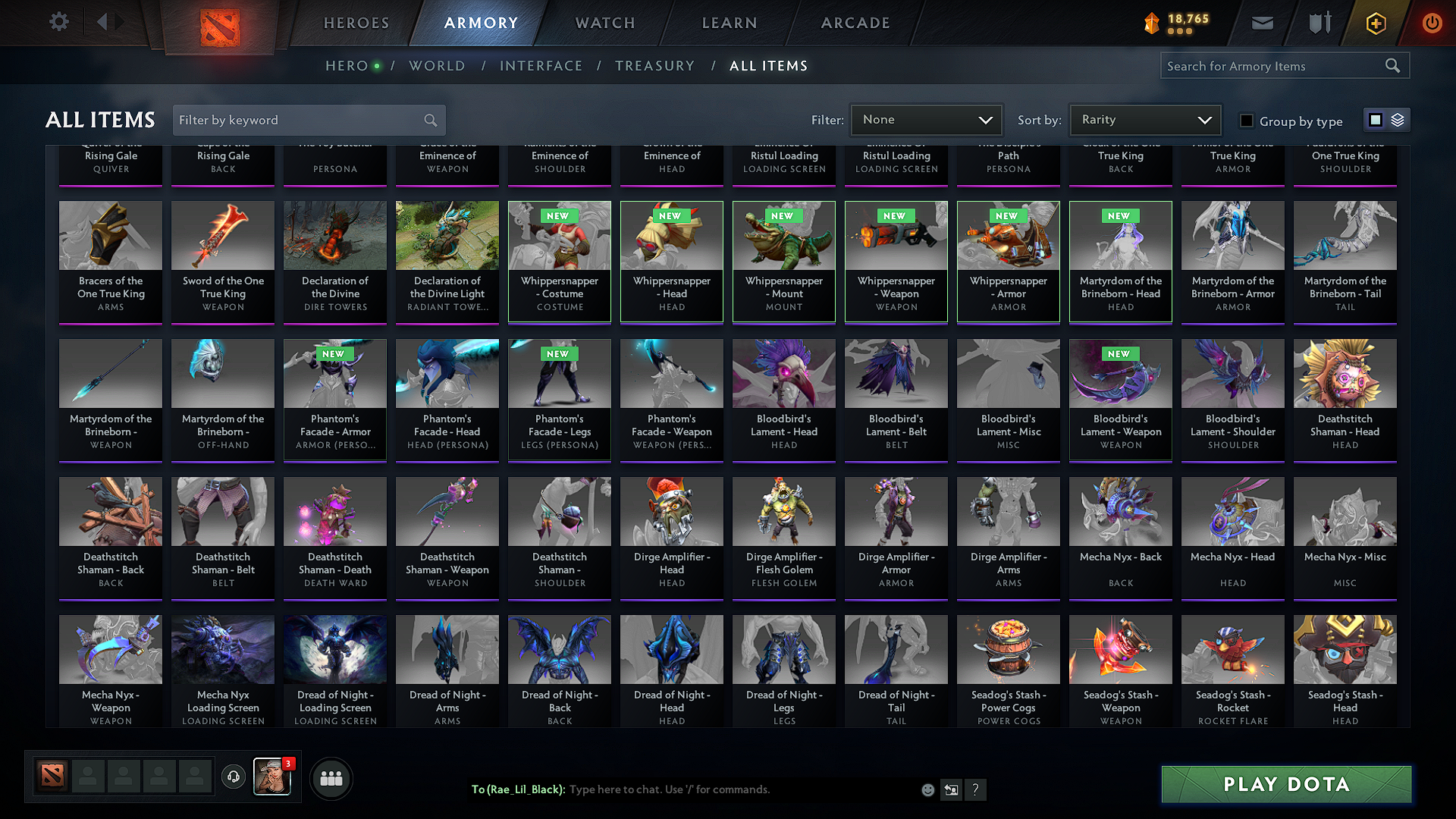Open the TREASURY section
This screenshot has width=1456, height=819.
coord(655,65)
